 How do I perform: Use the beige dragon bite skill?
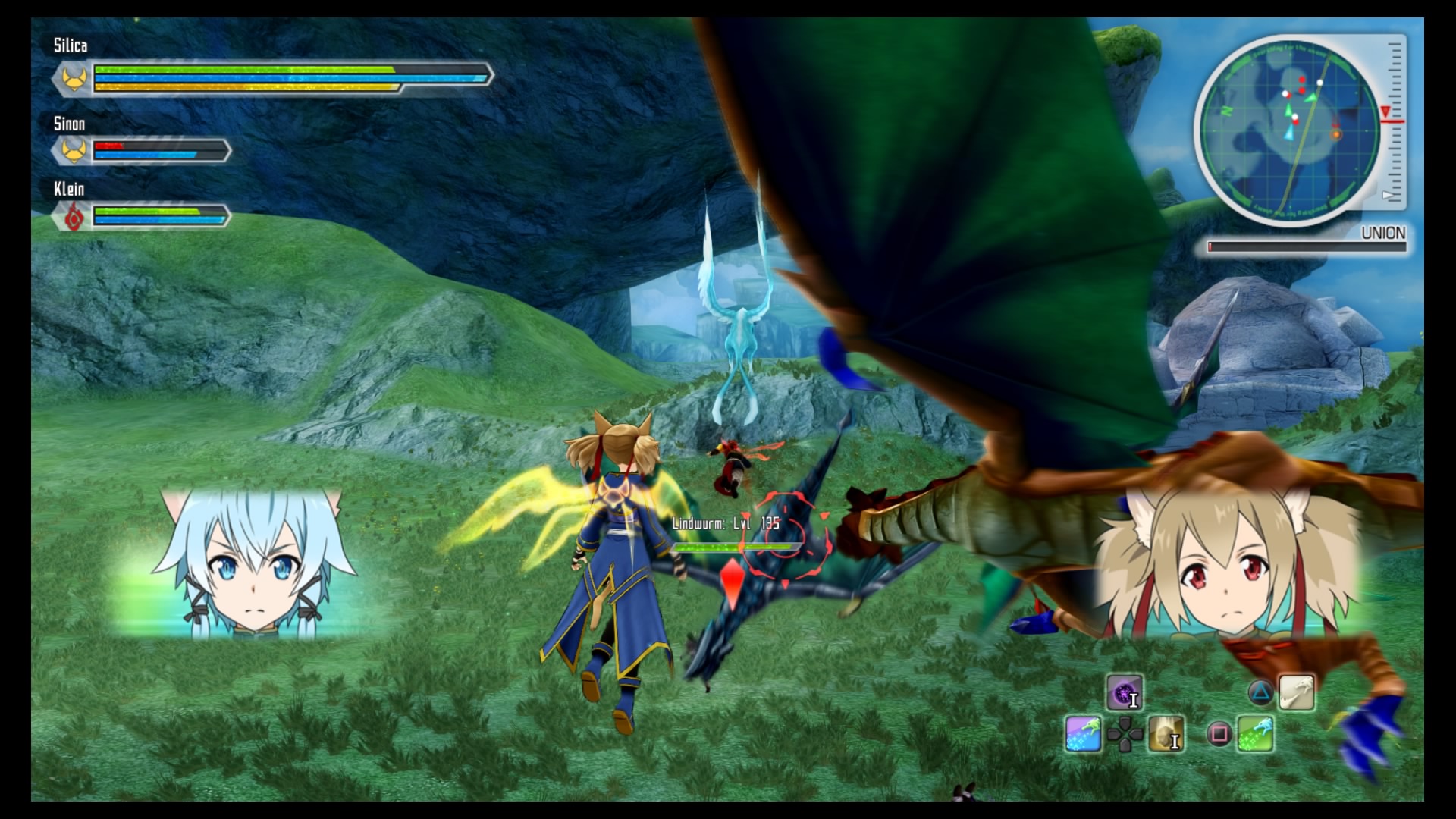pyautogui.click(x=1297, y=692)
